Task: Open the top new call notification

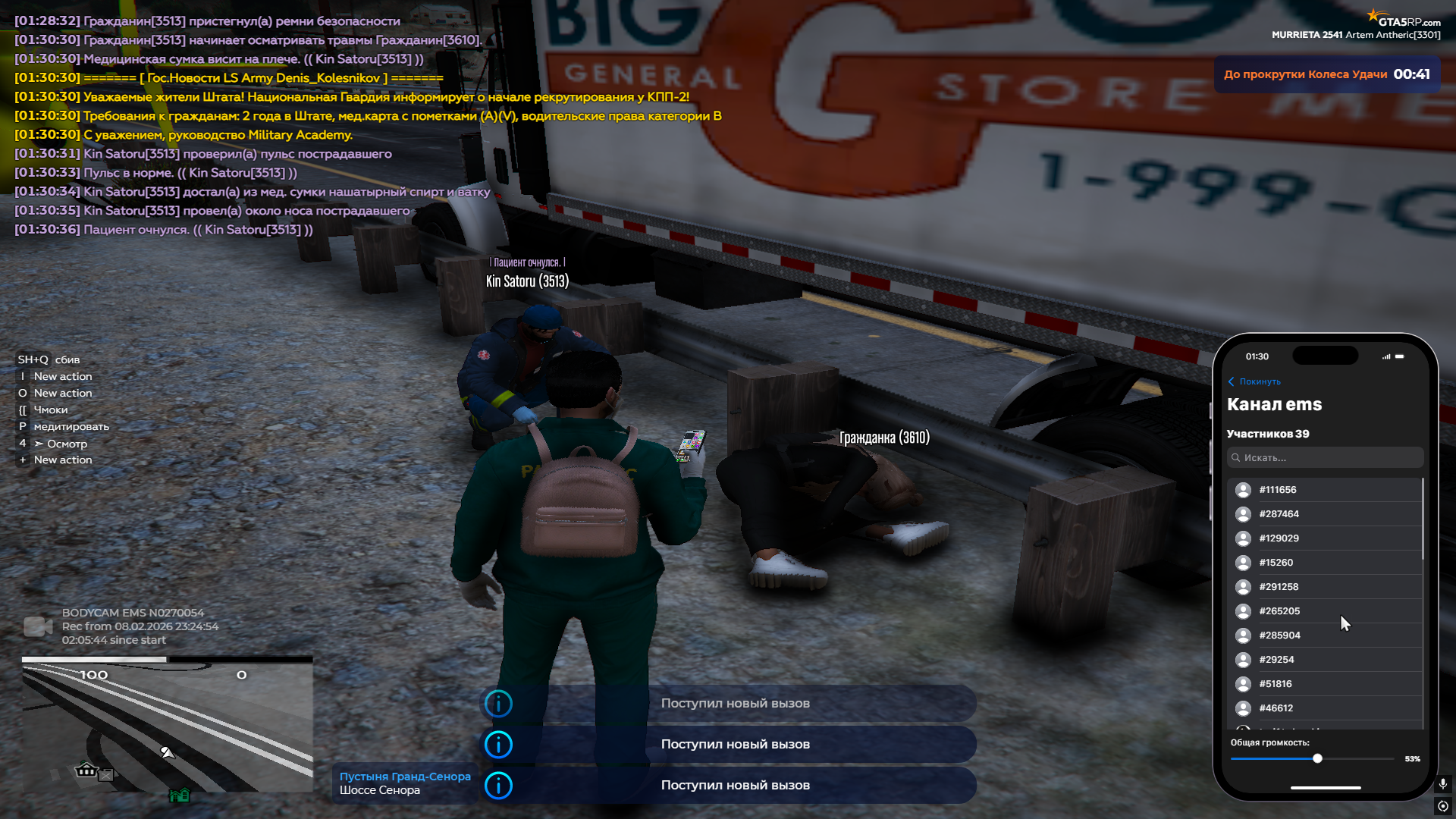Action: tap(728, 704)
